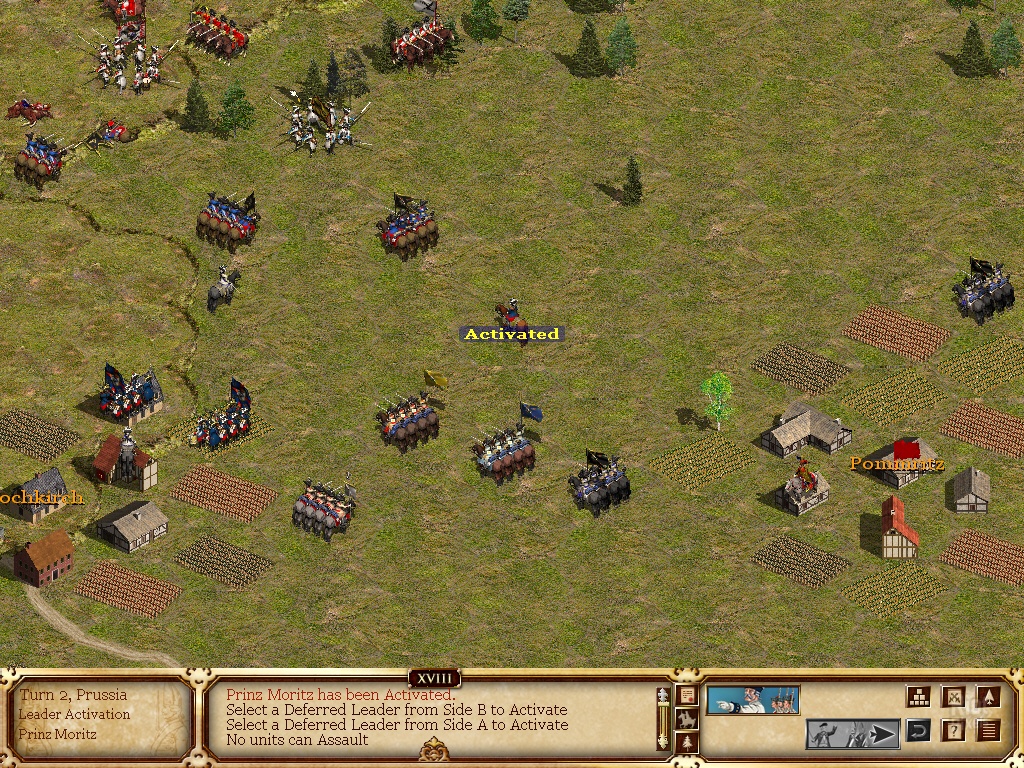1024x768 pixels.
Task: Click the greyed soldiers advance arrow button
Action: [x=852, y=734]
